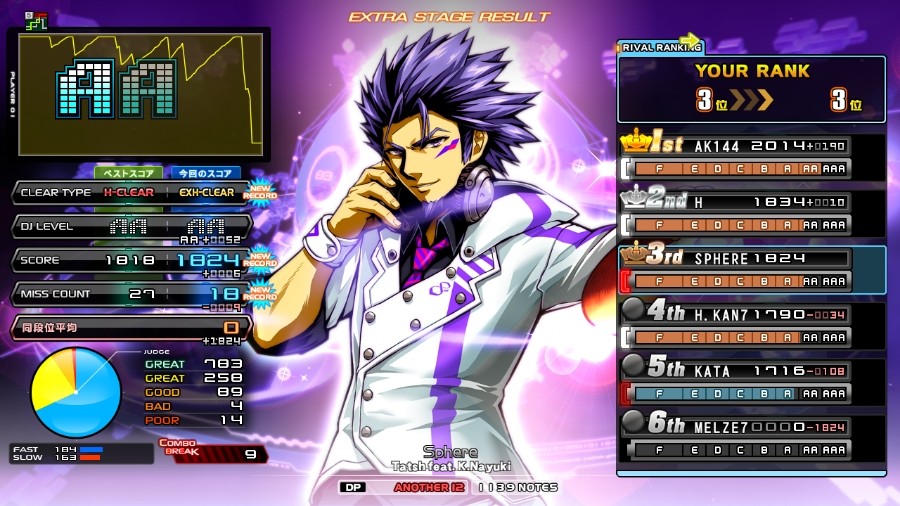The height and width of the screenshot is (506, 900).
Task: Select the 3rd place SPHERE ranking row
Action: pyautogui.click(x=752, y=268)
